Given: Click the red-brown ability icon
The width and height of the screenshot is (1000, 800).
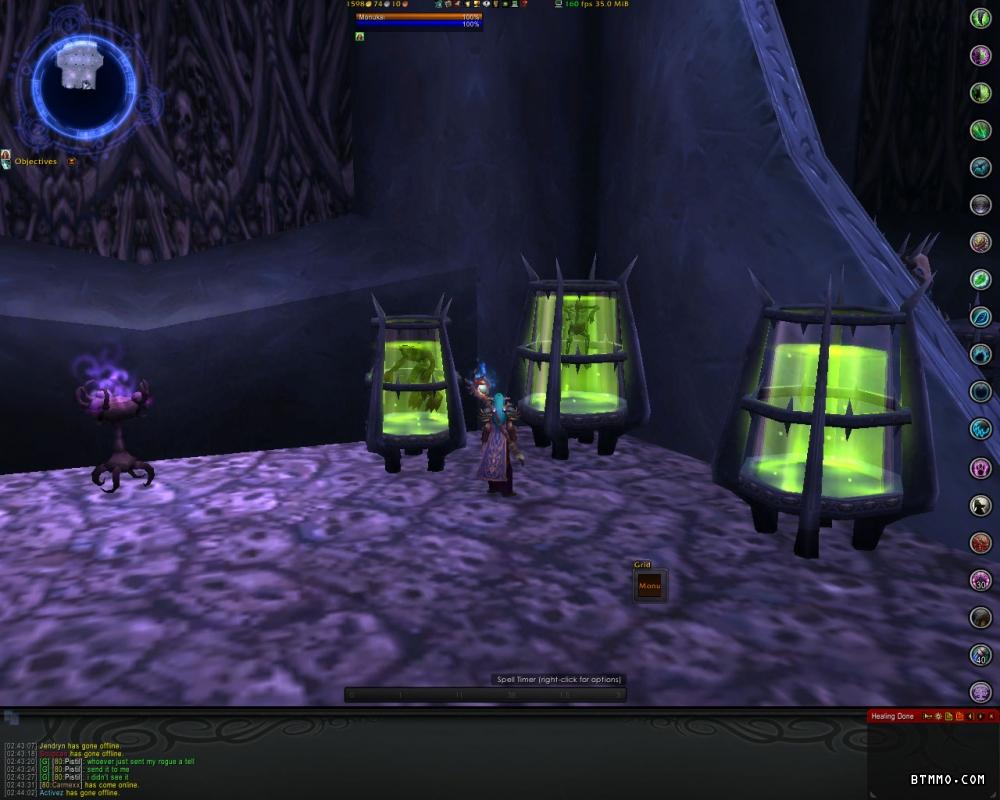Looking at the screenshot, I should (x=981, y=543).
